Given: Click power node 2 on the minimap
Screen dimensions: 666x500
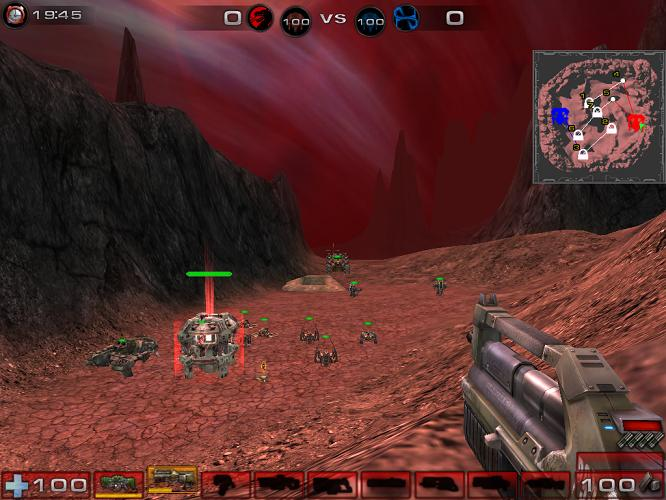Looking at the screenshot, I should (x=609, y=126).
